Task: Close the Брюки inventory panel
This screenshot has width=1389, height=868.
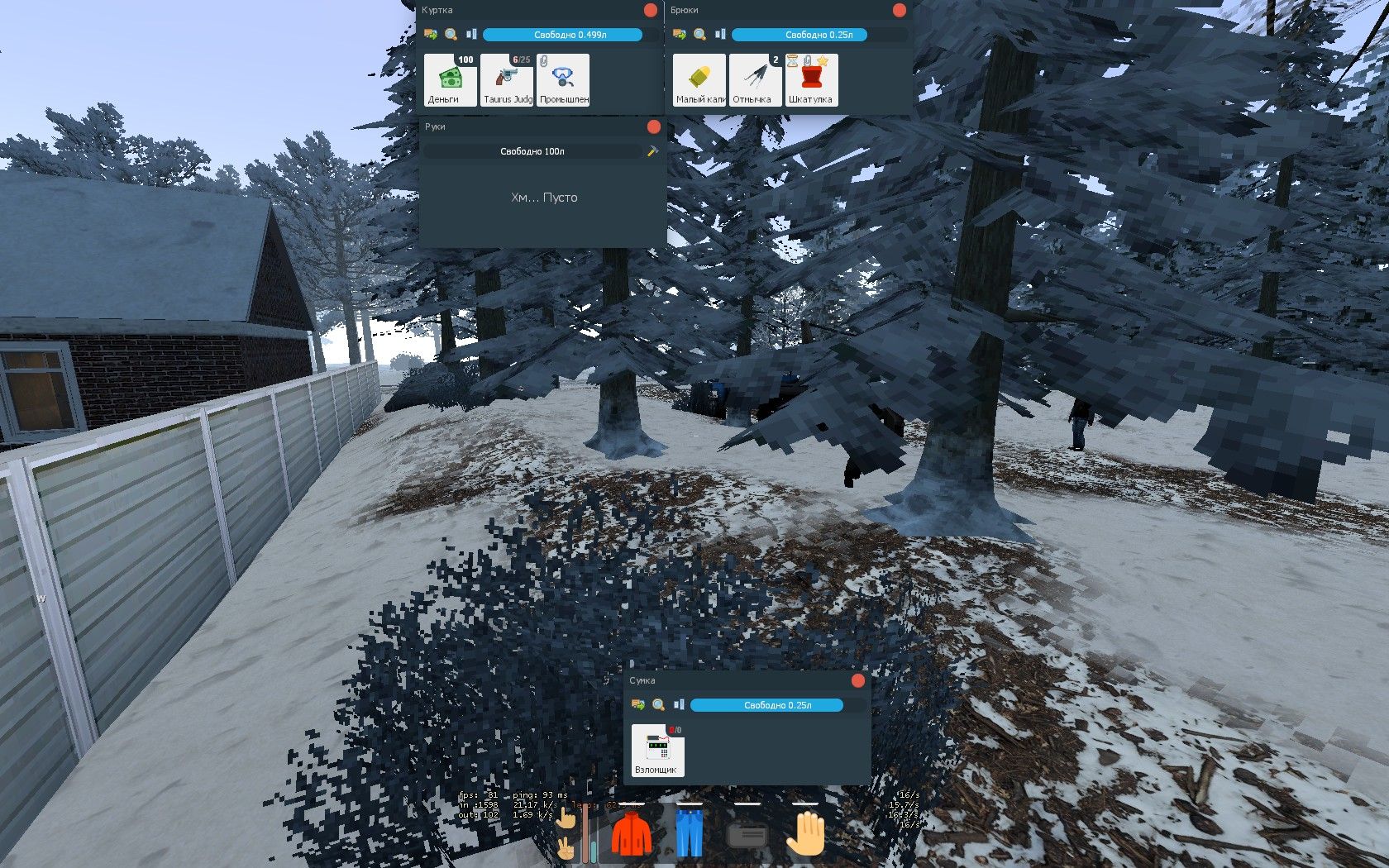Action: (900, 11)
